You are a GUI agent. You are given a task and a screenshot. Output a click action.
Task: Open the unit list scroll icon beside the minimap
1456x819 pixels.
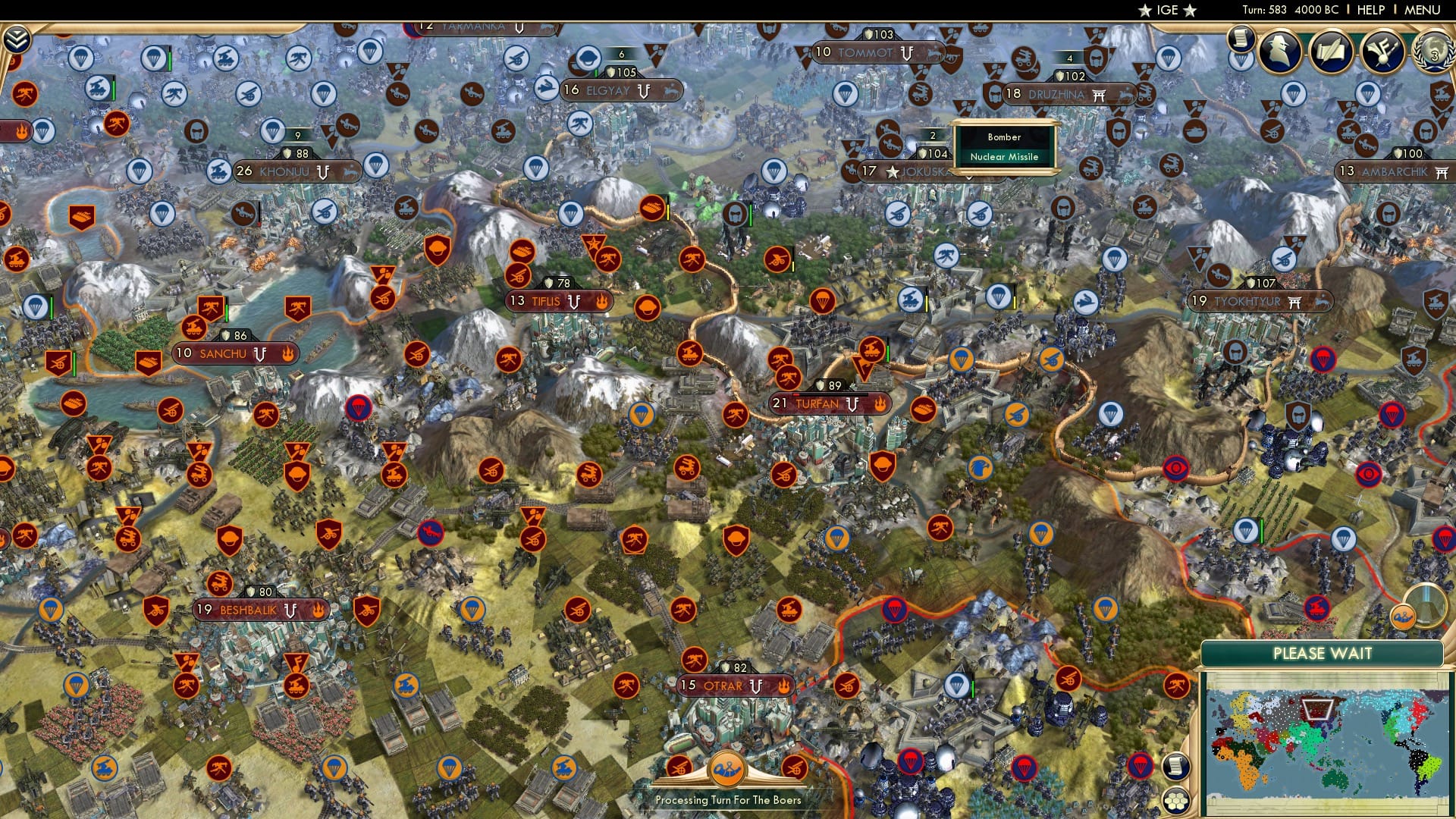click(x=1175, y=765)
